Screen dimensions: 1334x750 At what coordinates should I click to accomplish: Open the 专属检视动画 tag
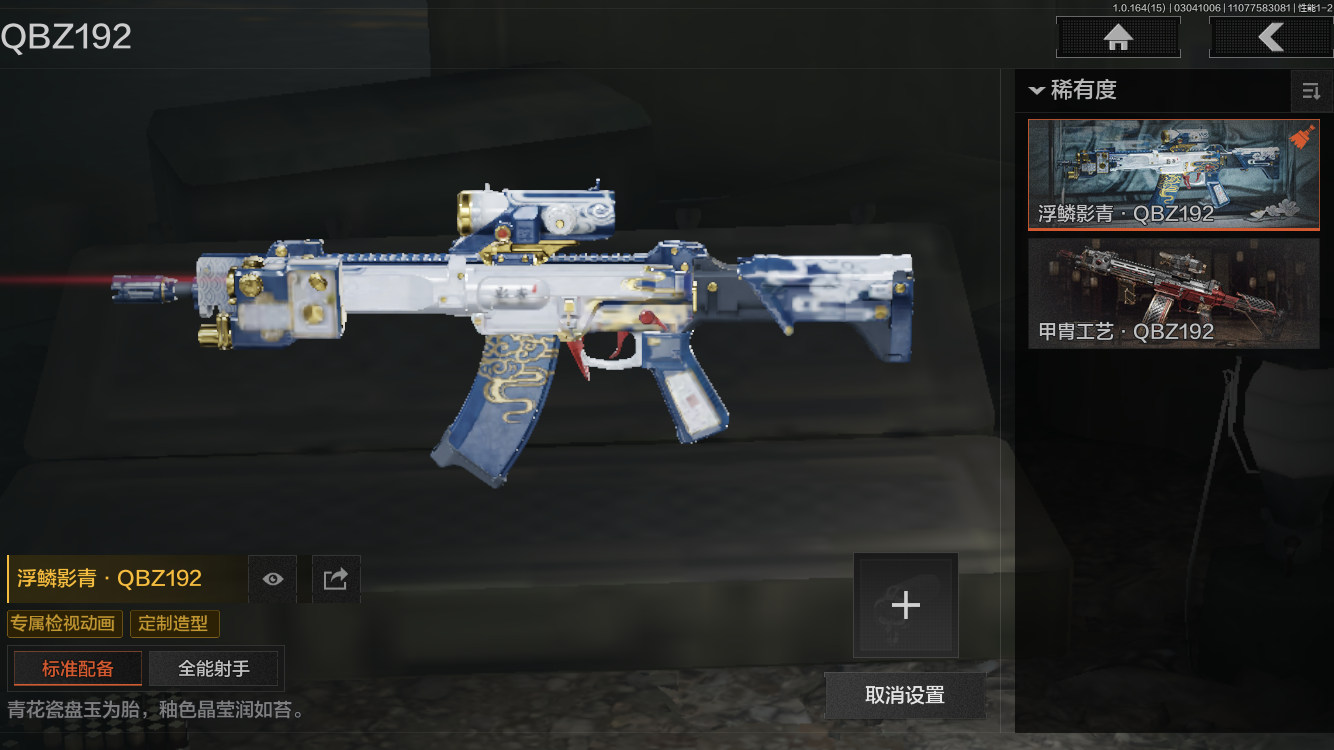pyautogui.click(x=64, y=624)
